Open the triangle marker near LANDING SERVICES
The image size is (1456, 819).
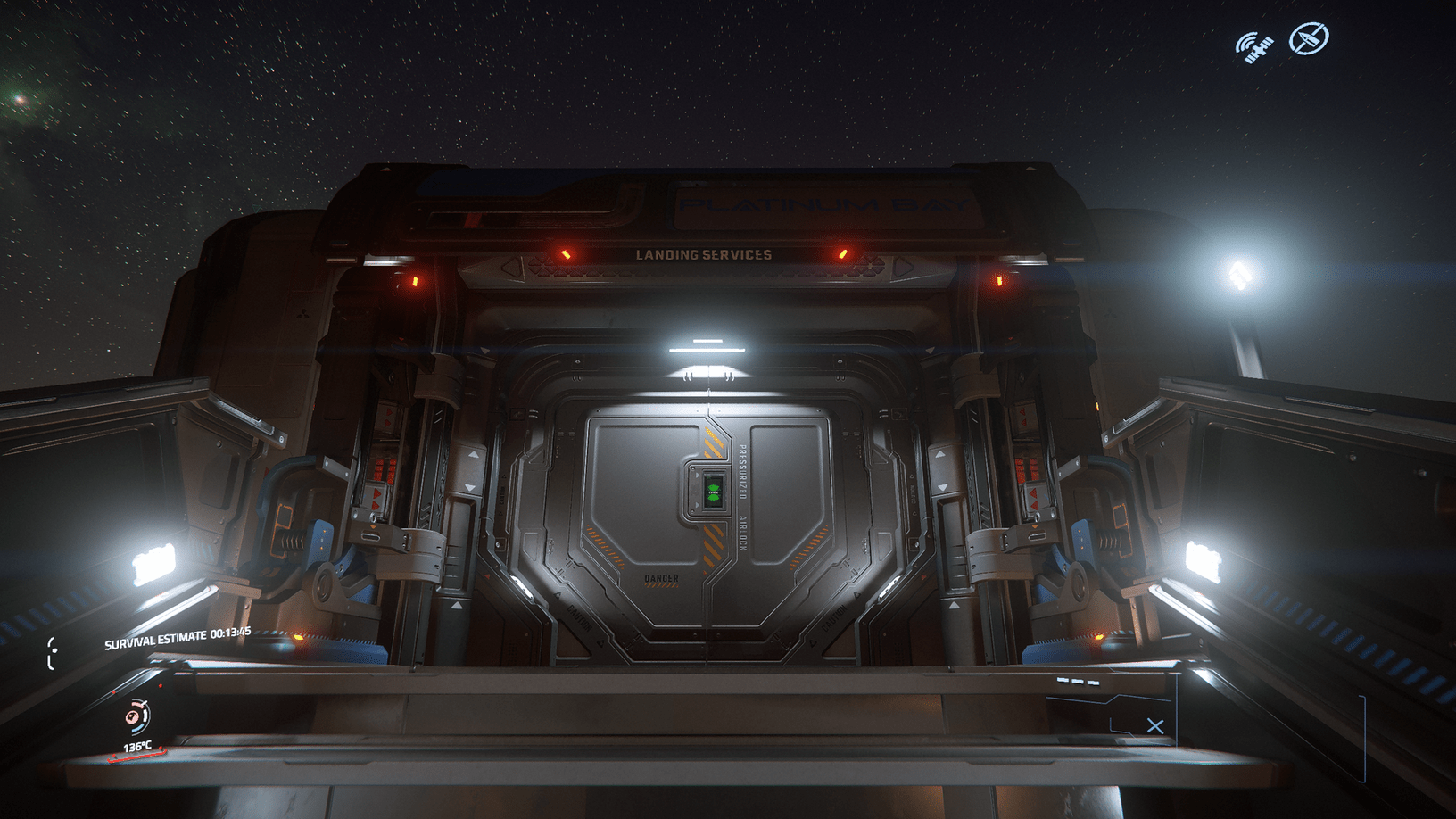[509, 265]
